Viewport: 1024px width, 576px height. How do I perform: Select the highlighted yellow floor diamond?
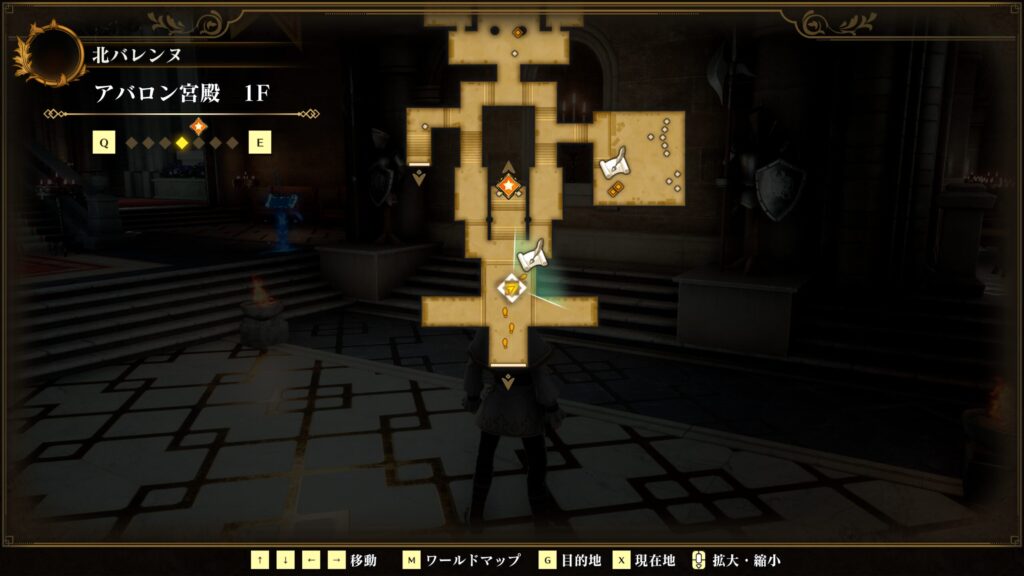182,143
